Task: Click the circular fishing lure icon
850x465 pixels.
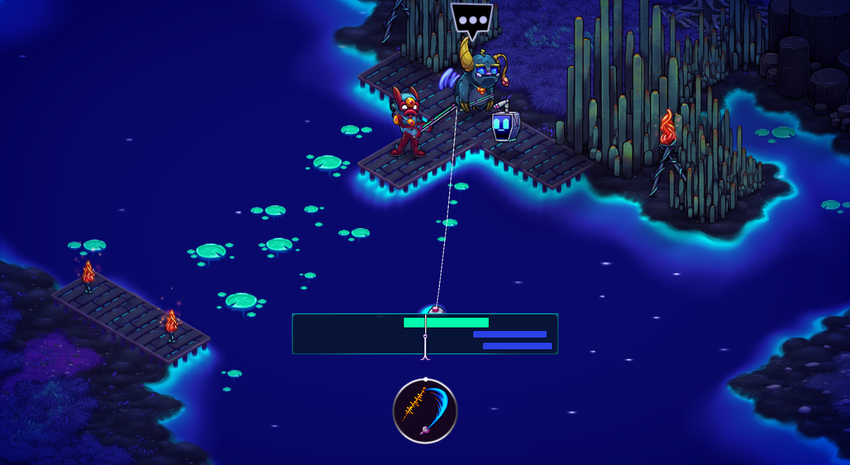Action: click(425, 411)
